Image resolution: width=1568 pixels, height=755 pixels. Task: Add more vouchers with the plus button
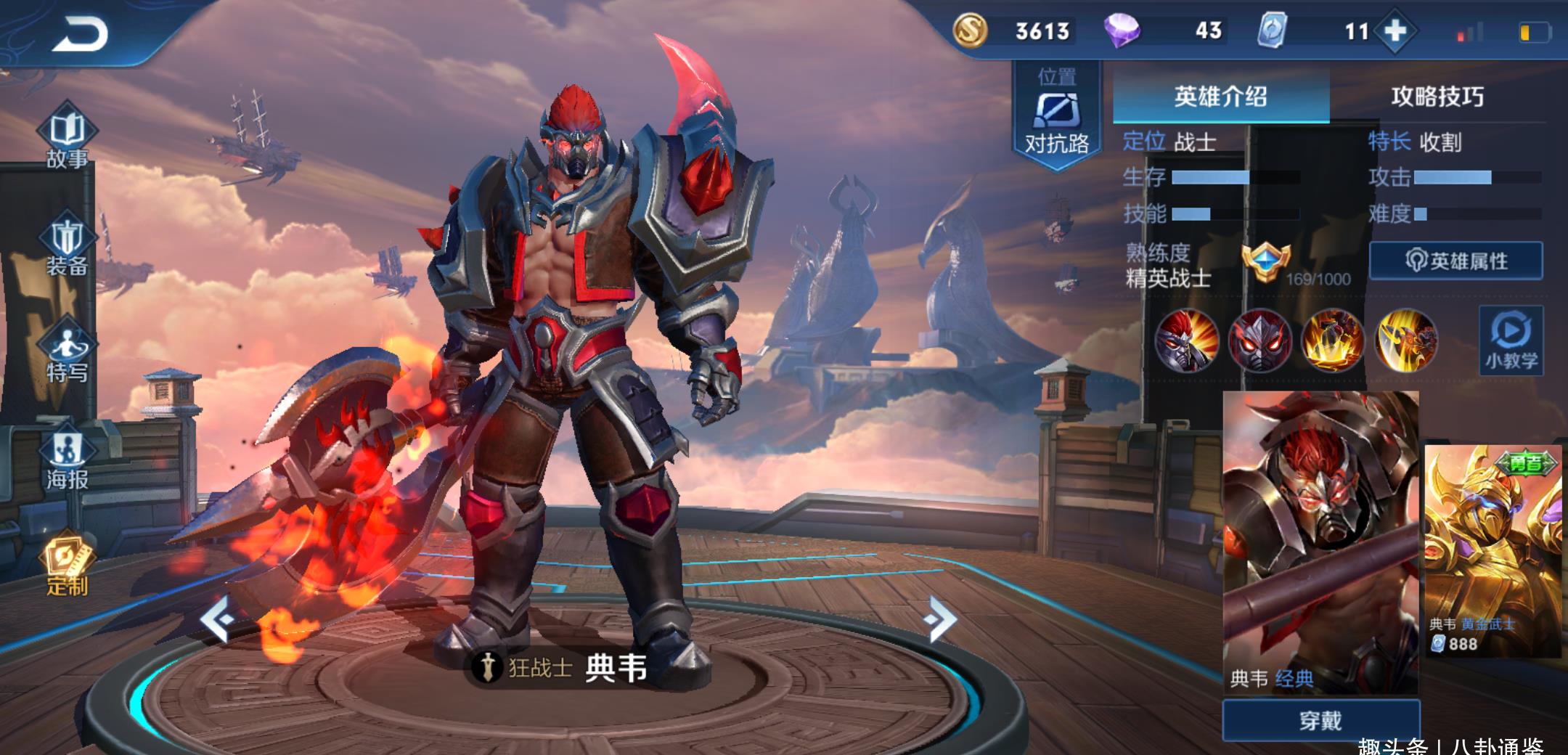(1395, 31)
